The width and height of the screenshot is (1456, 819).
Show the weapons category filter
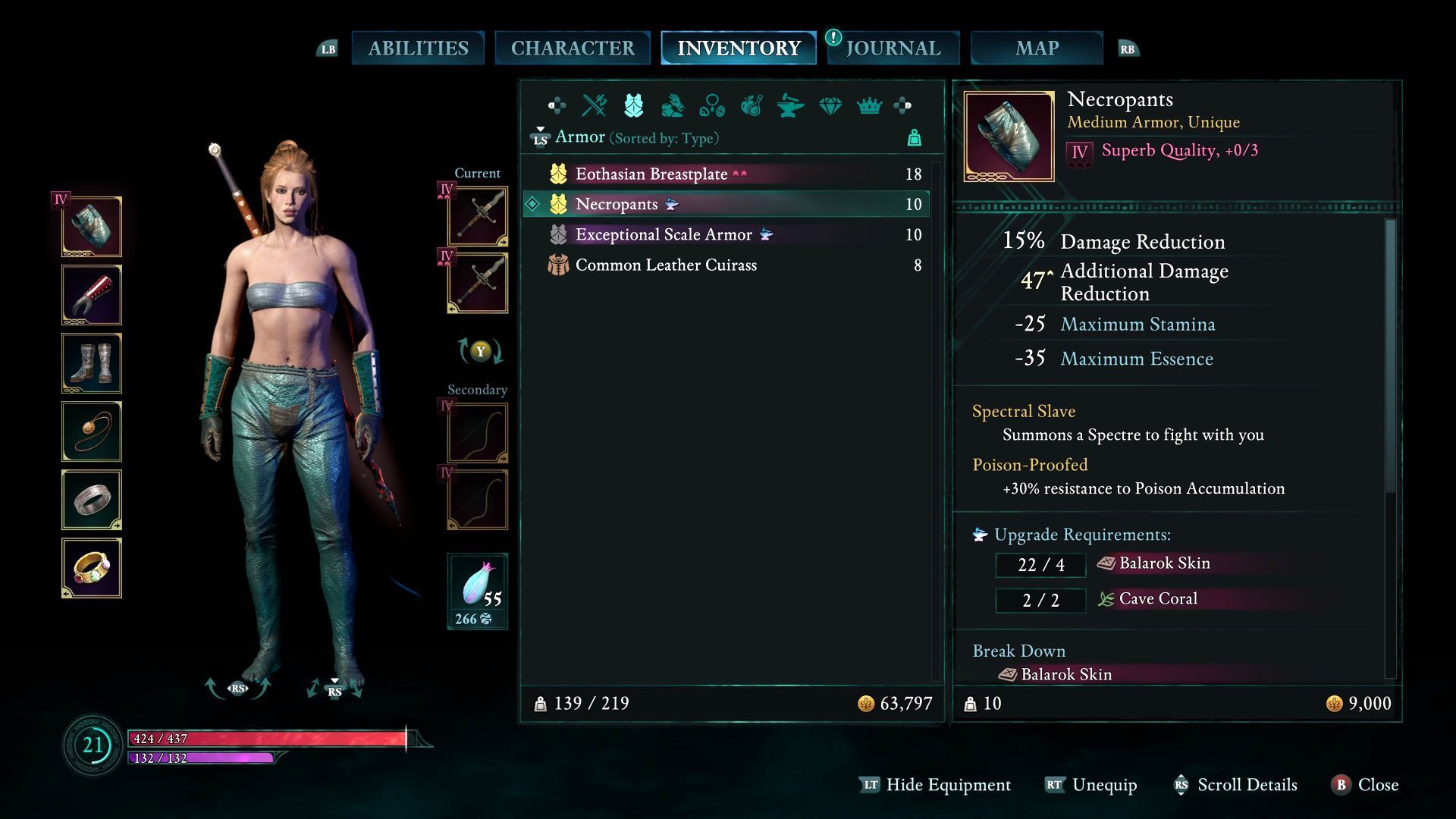(594, 106)
